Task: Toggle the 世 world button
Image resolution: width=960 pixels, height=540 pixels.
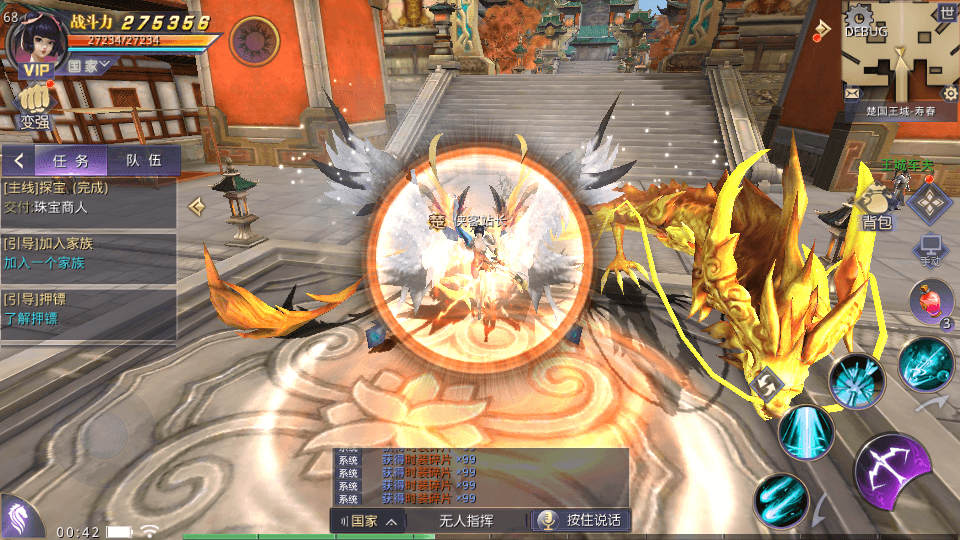Action: pyautogui.click(x=947, y=13)
